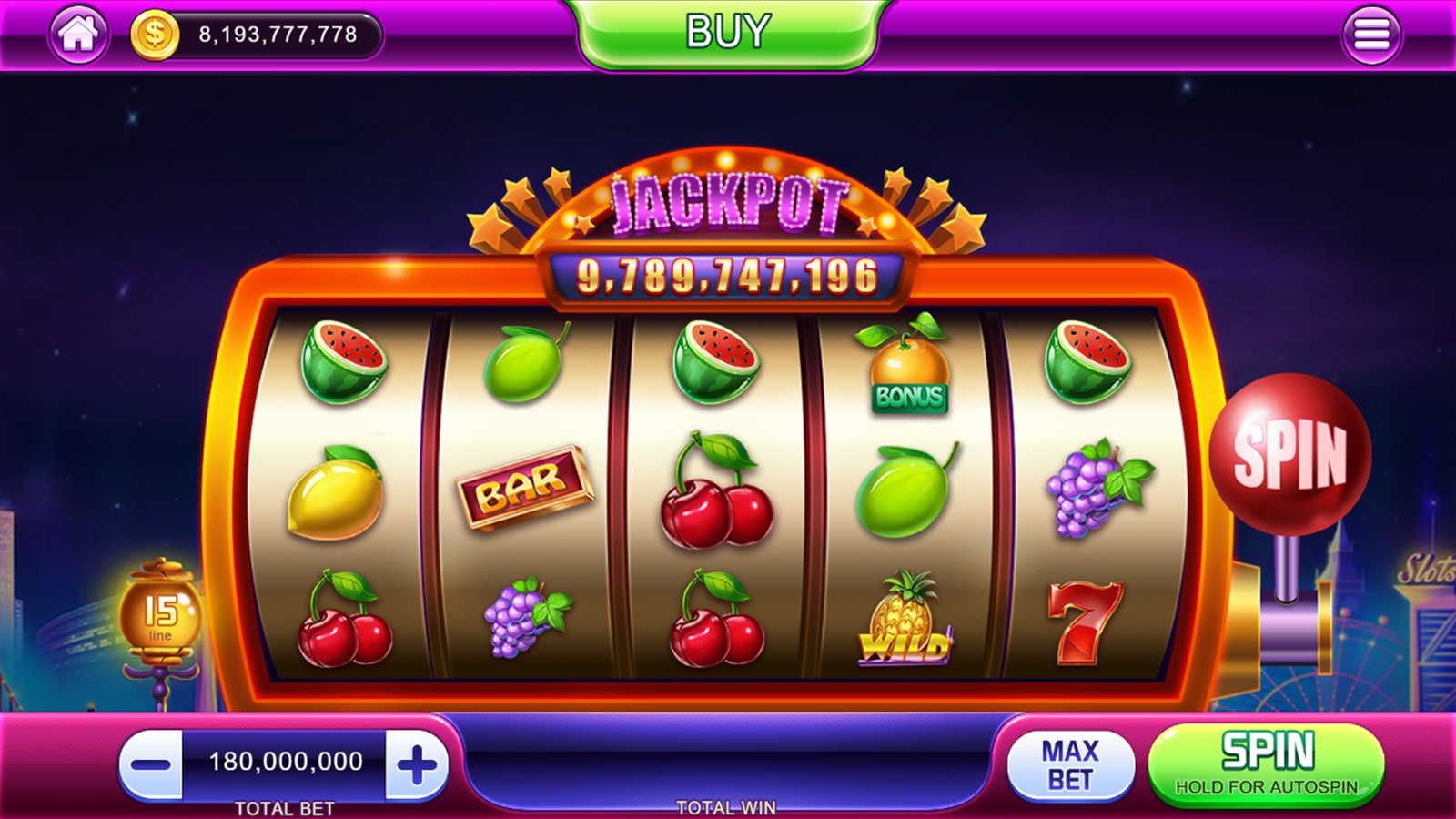This screenshot has height=819, width=1456.
Task: Tap the gold coin balance icon
Action: tap(155, 35)
